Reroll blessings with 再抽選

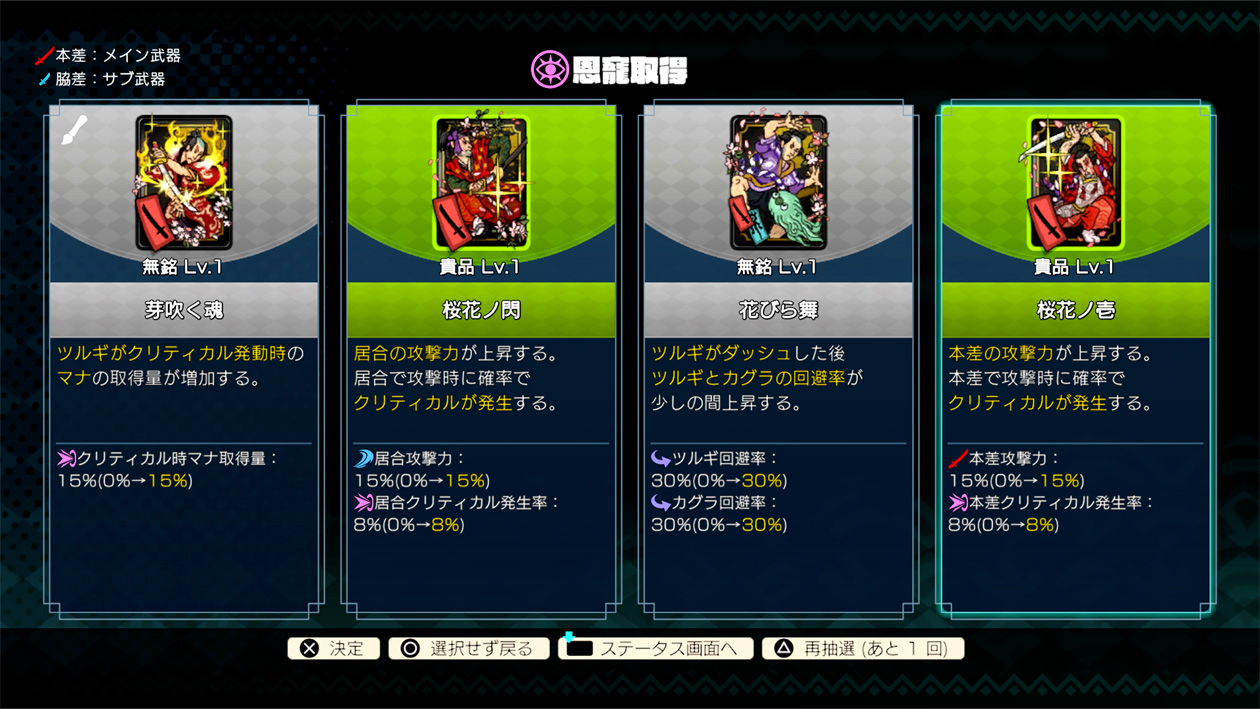pyautogui.click(x=863, y=648)
